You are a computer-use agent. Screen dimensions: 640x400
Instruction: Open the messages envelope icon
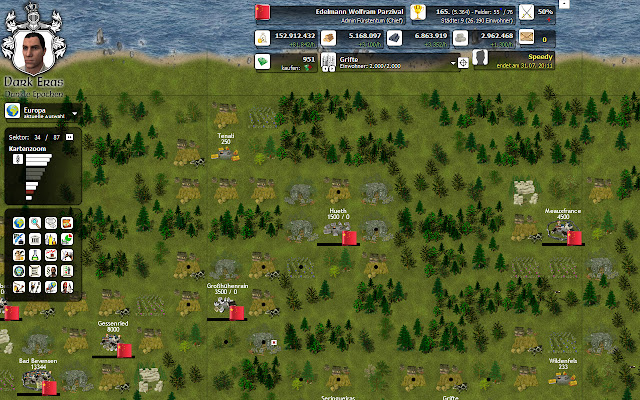(x=527, y=39)
